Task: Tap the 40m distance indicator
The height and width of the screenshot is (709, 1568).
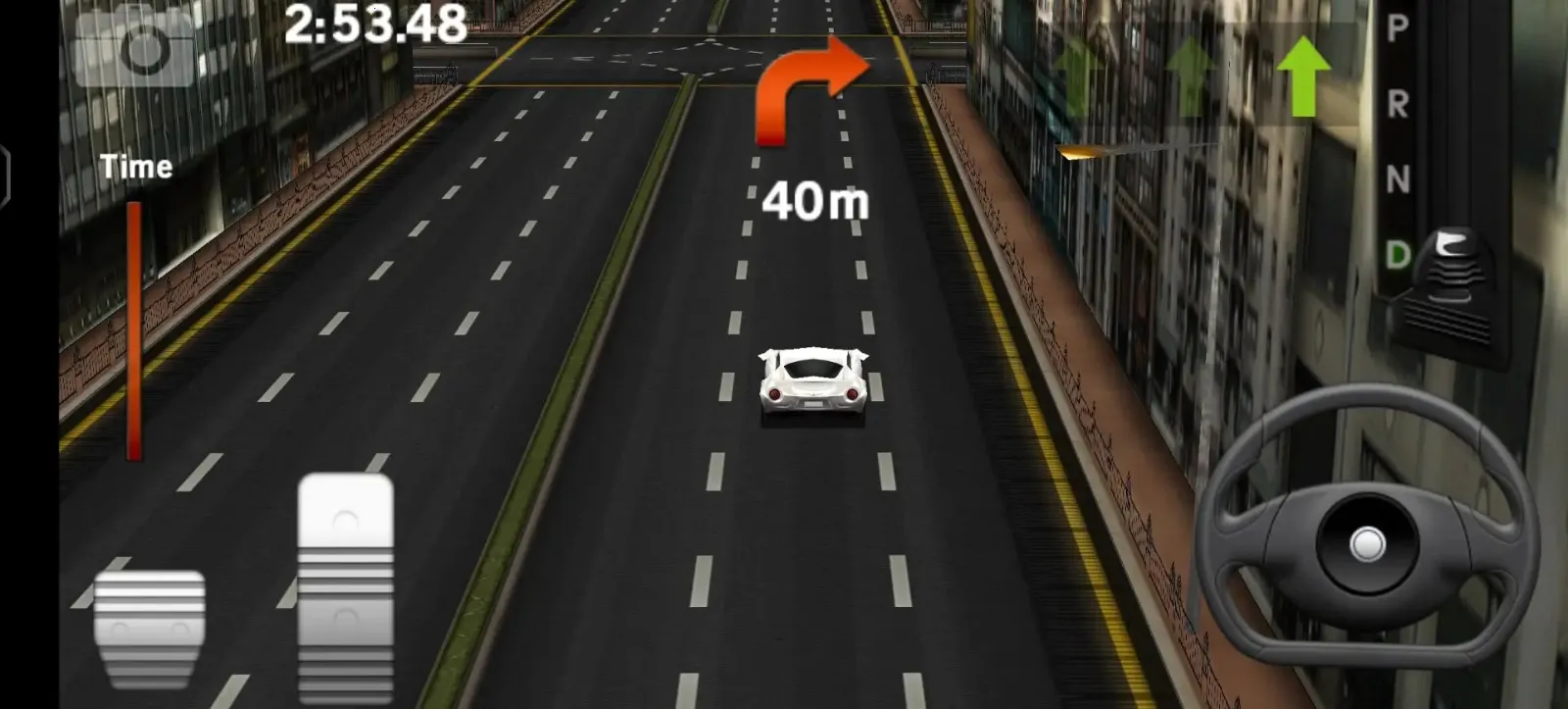Action: coord(817,201)
